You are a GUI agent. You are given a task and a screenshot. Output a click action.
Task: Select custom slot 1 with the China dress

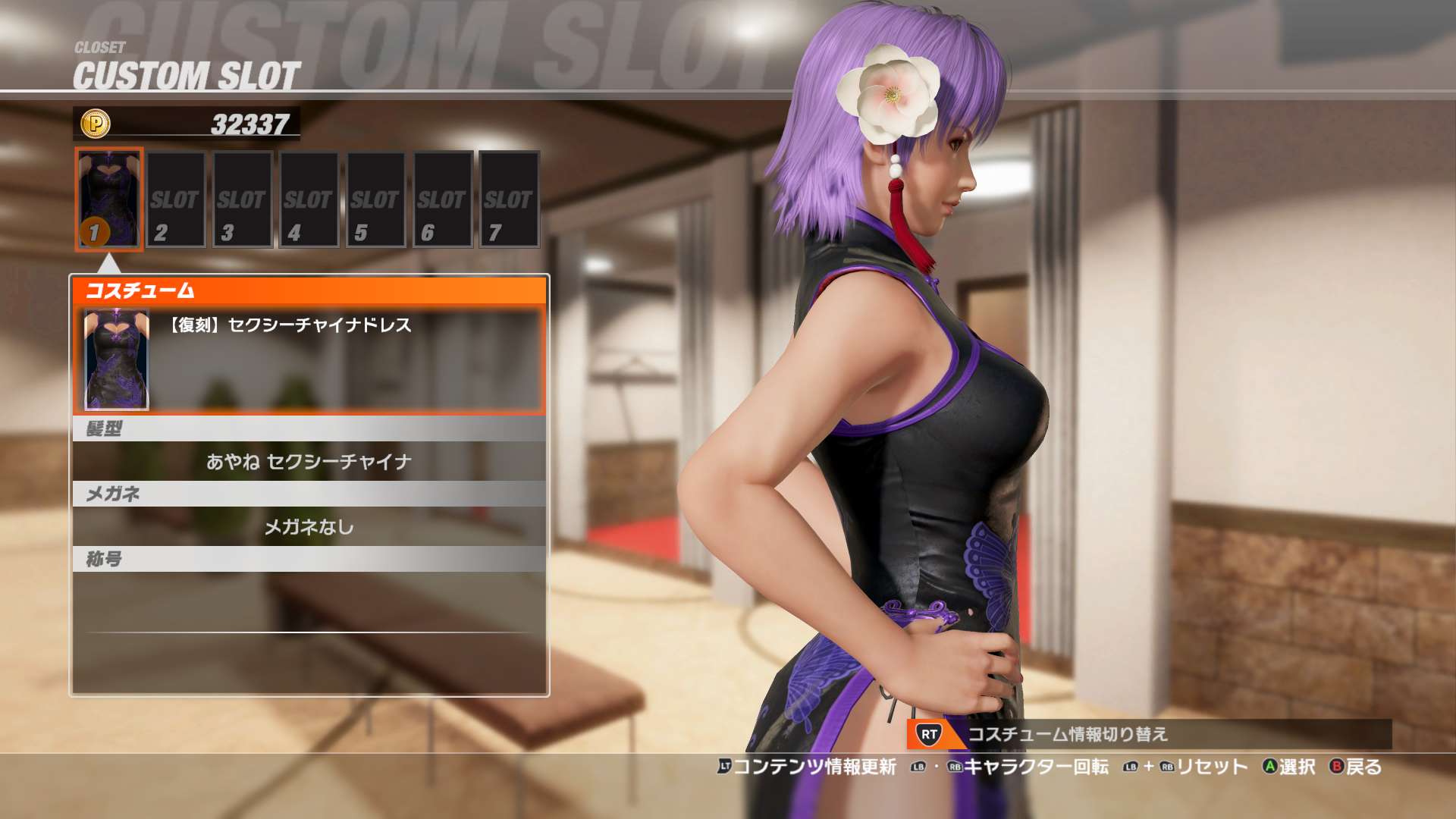[x=109, y=199]
